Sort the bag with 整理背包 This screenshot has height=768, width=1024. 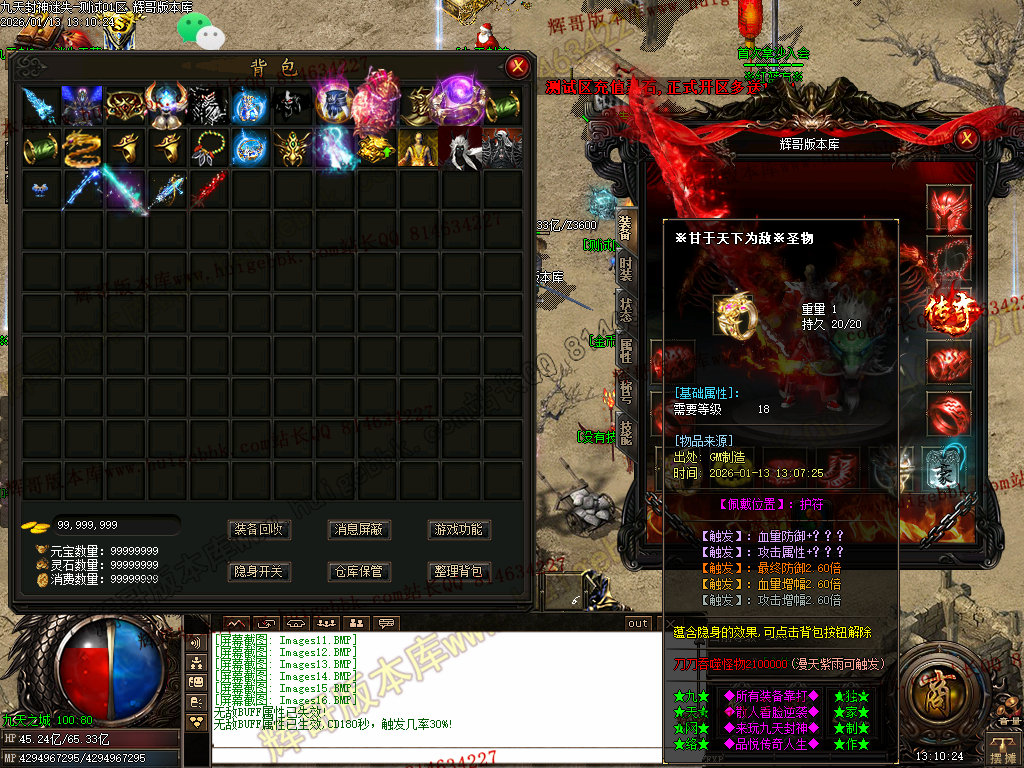[x=457, y=571]
